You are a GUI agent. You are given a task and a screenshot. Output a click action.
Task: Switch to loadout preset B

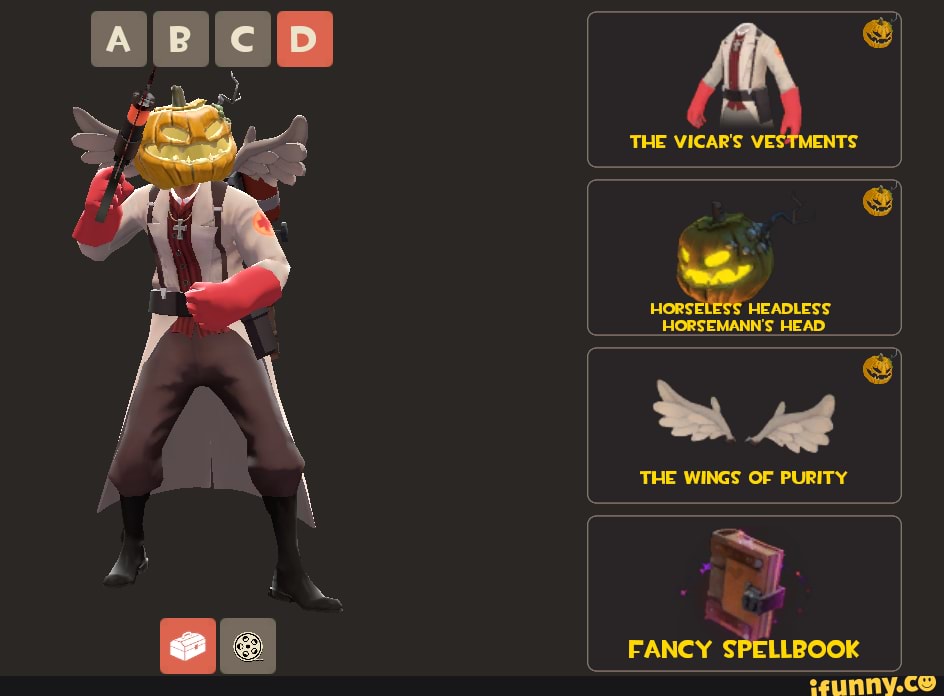pyautogui.click(x=180, y=39)
